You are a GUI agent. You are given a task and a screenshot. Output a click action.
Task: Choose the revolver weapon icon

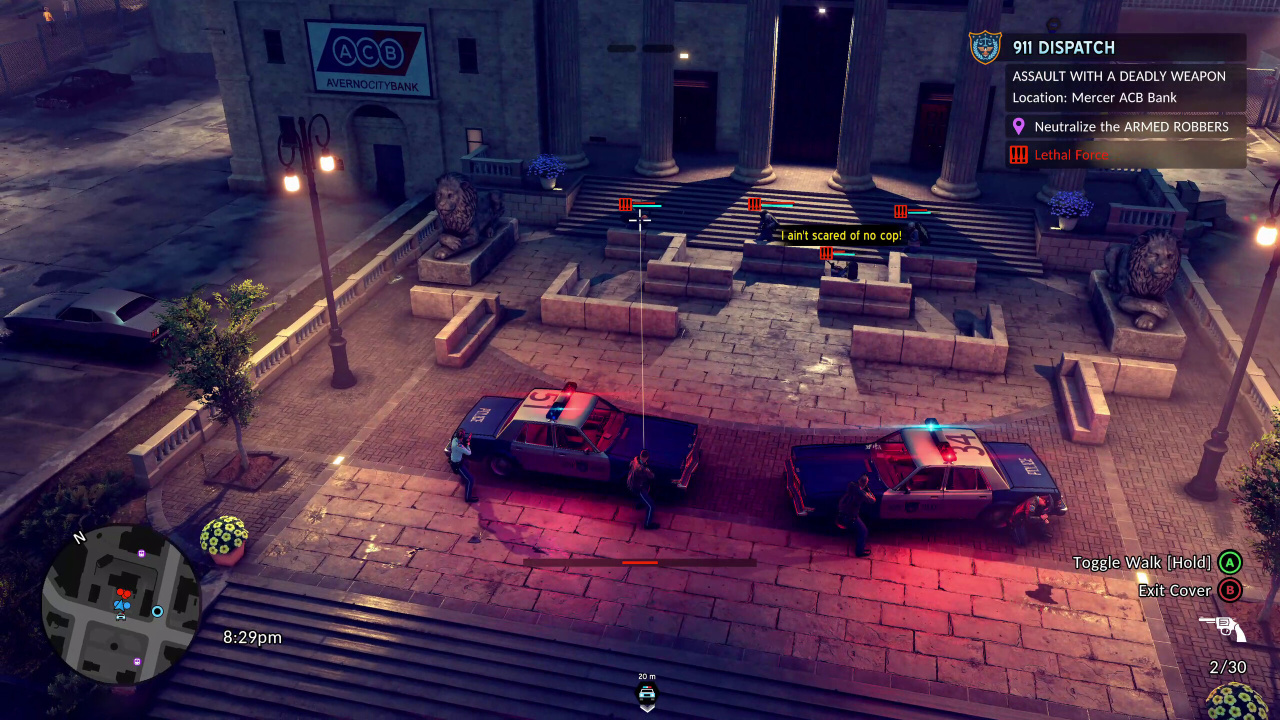(x=1222, y=628)
